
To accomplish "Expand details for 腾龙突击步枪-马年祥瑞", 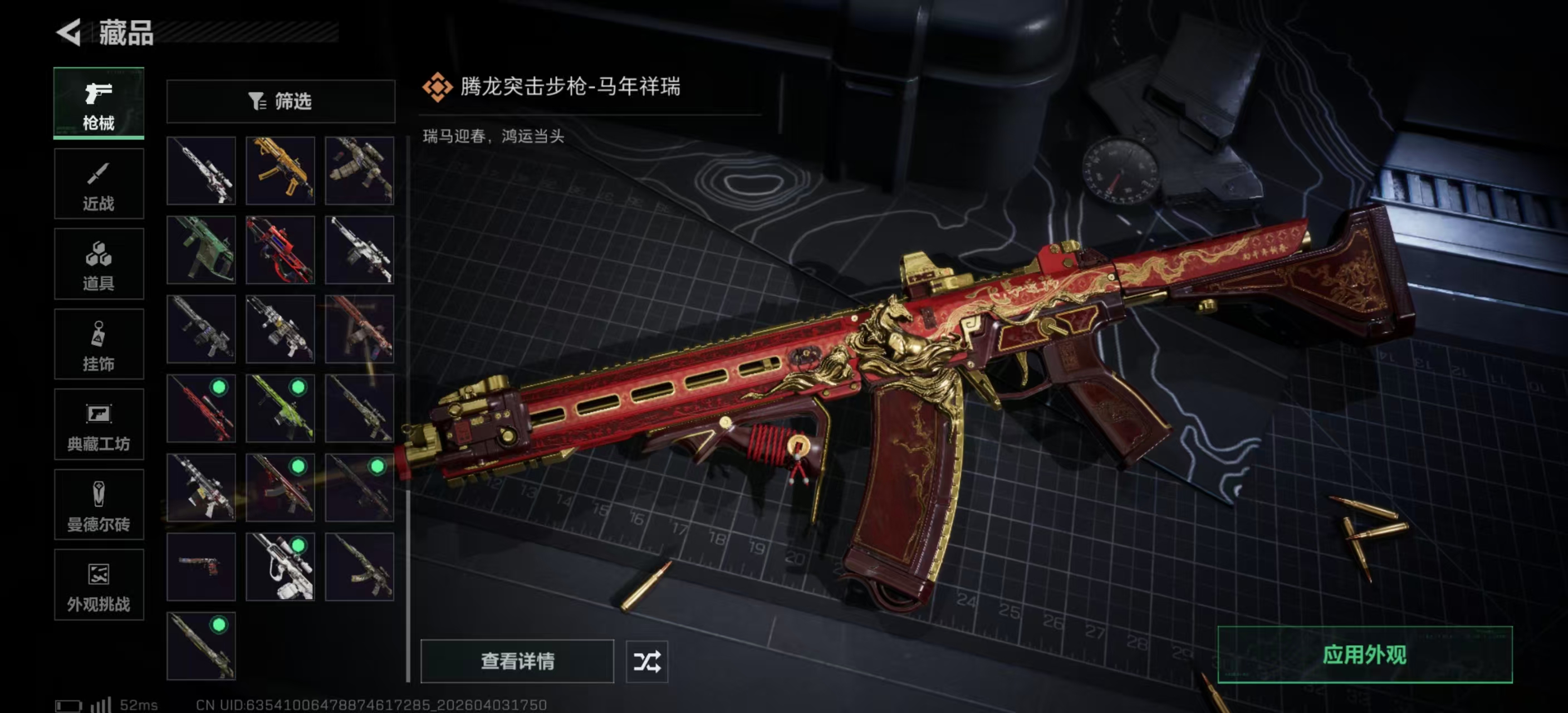I will (x=517, y=662).
